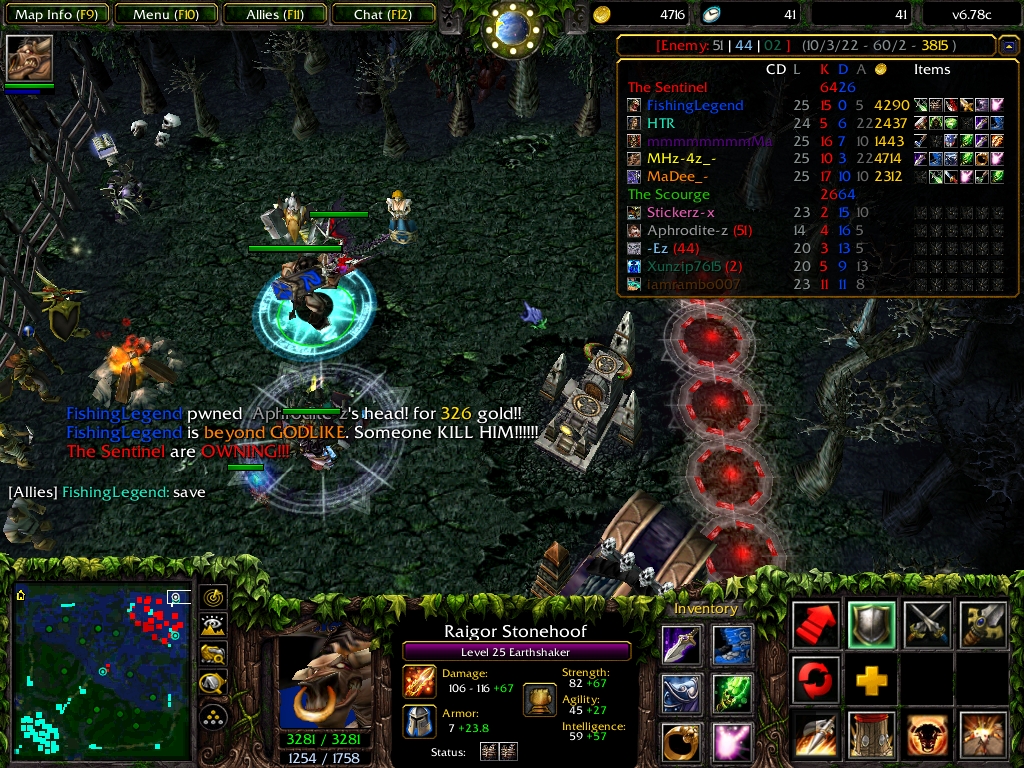Open the Chat (F12) log
1024x768 pixels.
[x=381, y=15]
